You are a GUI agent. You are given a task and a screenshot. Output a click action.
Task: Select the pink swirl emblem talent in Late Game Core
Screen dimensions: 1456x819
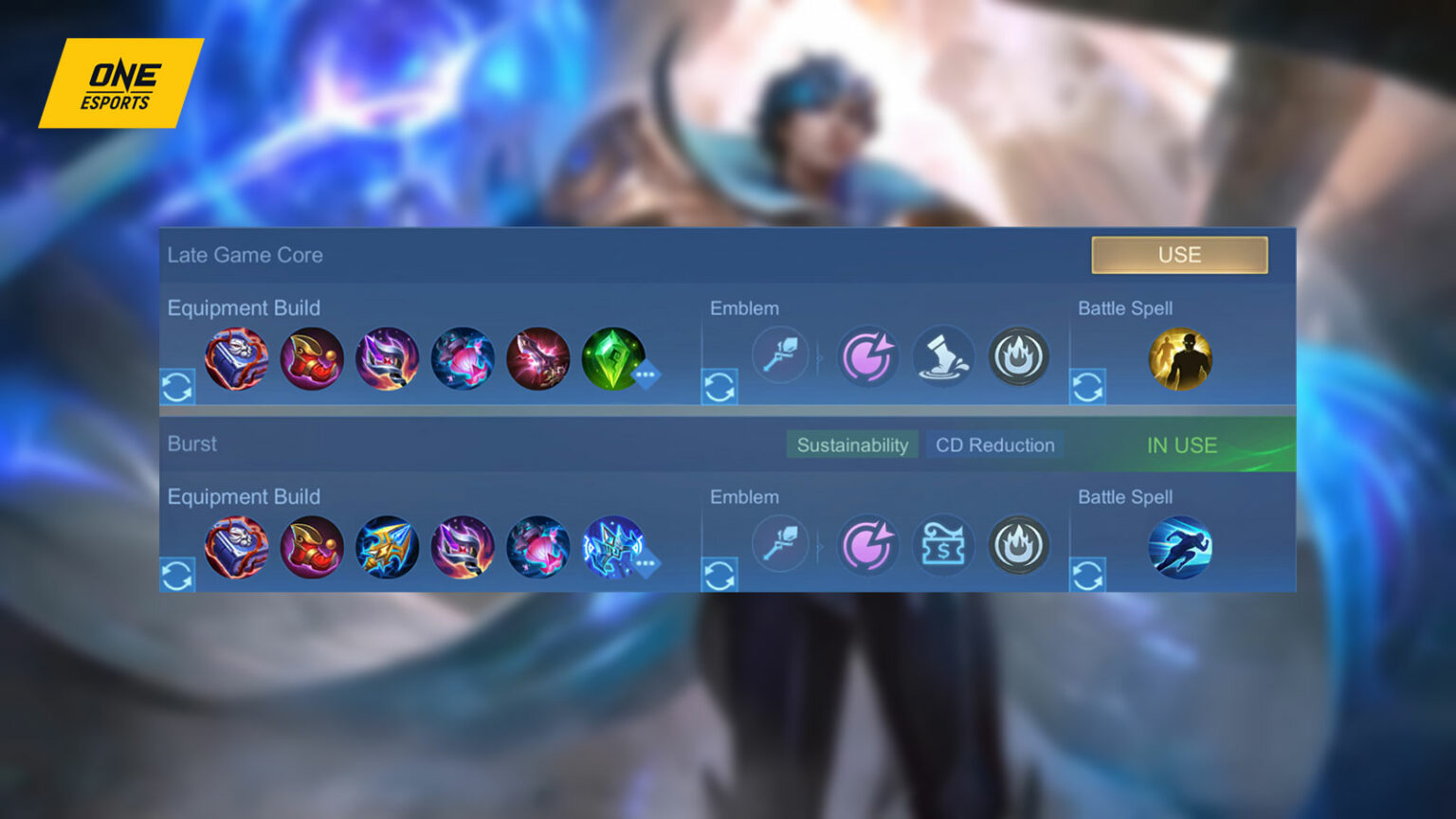click(868, 356)
